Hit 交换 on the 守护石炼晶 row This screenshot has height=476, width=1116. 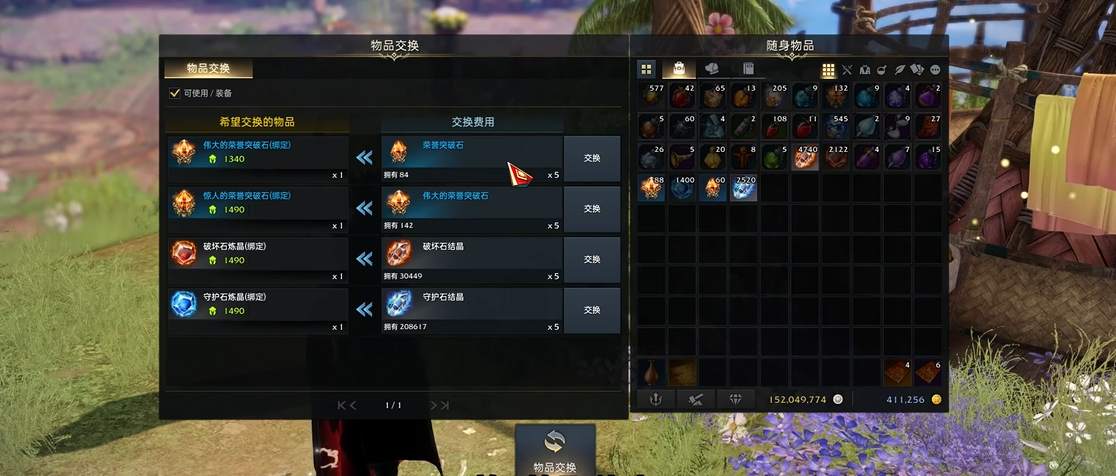(x=591, y=310)
